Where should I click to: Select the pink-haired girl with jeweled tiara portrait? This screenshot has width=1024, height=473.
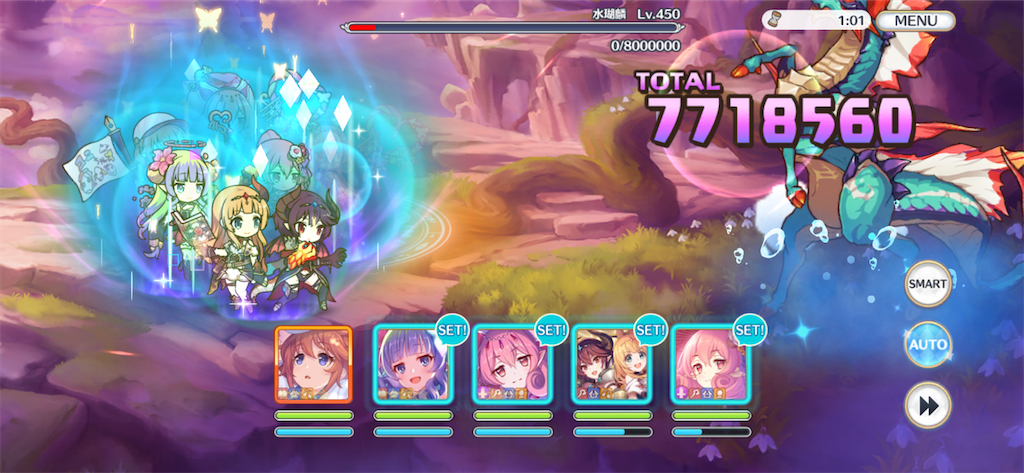pos(512,364)
